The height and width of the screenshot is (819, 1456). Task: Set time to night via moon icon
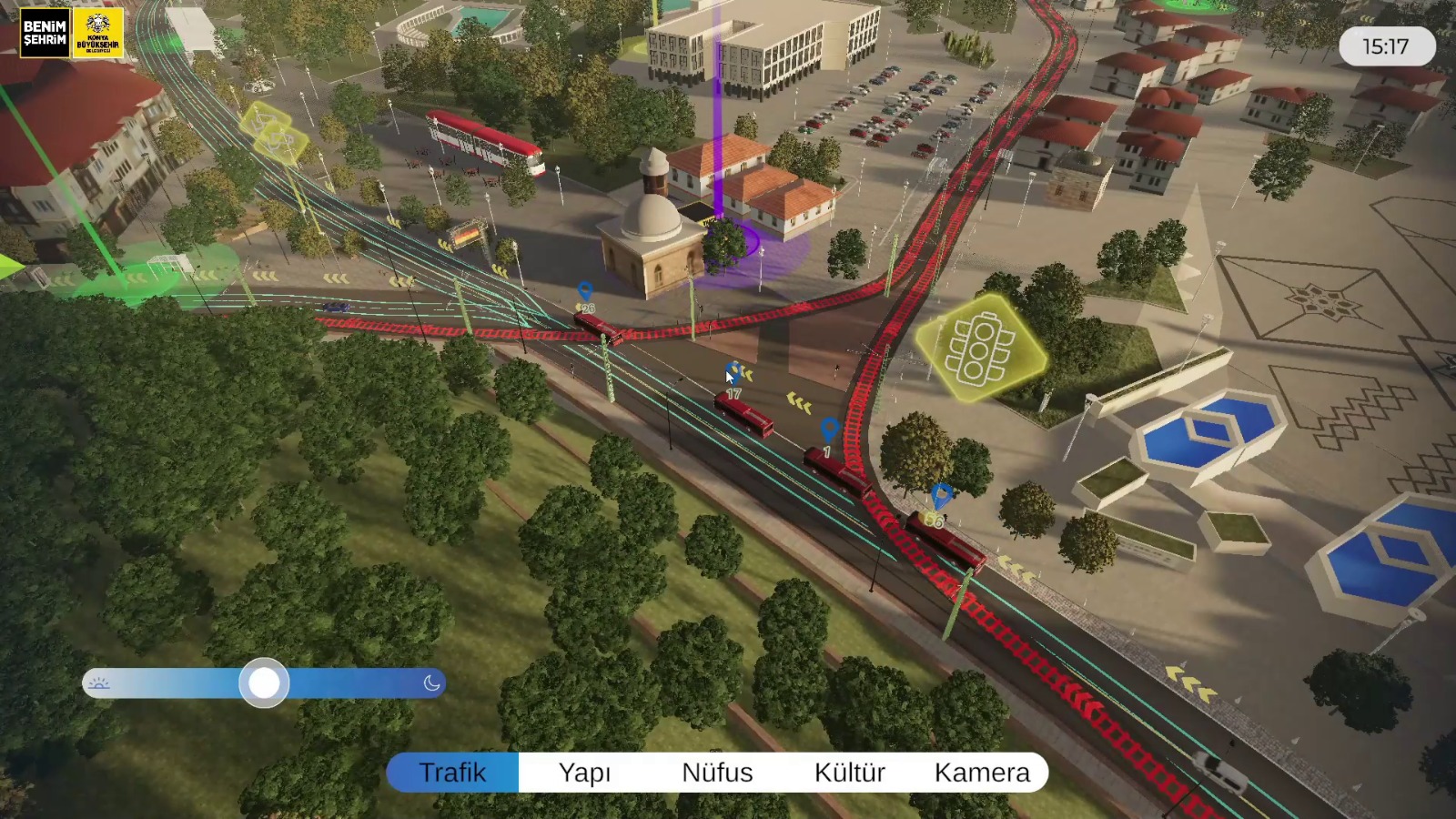click(x=432, y=682)
